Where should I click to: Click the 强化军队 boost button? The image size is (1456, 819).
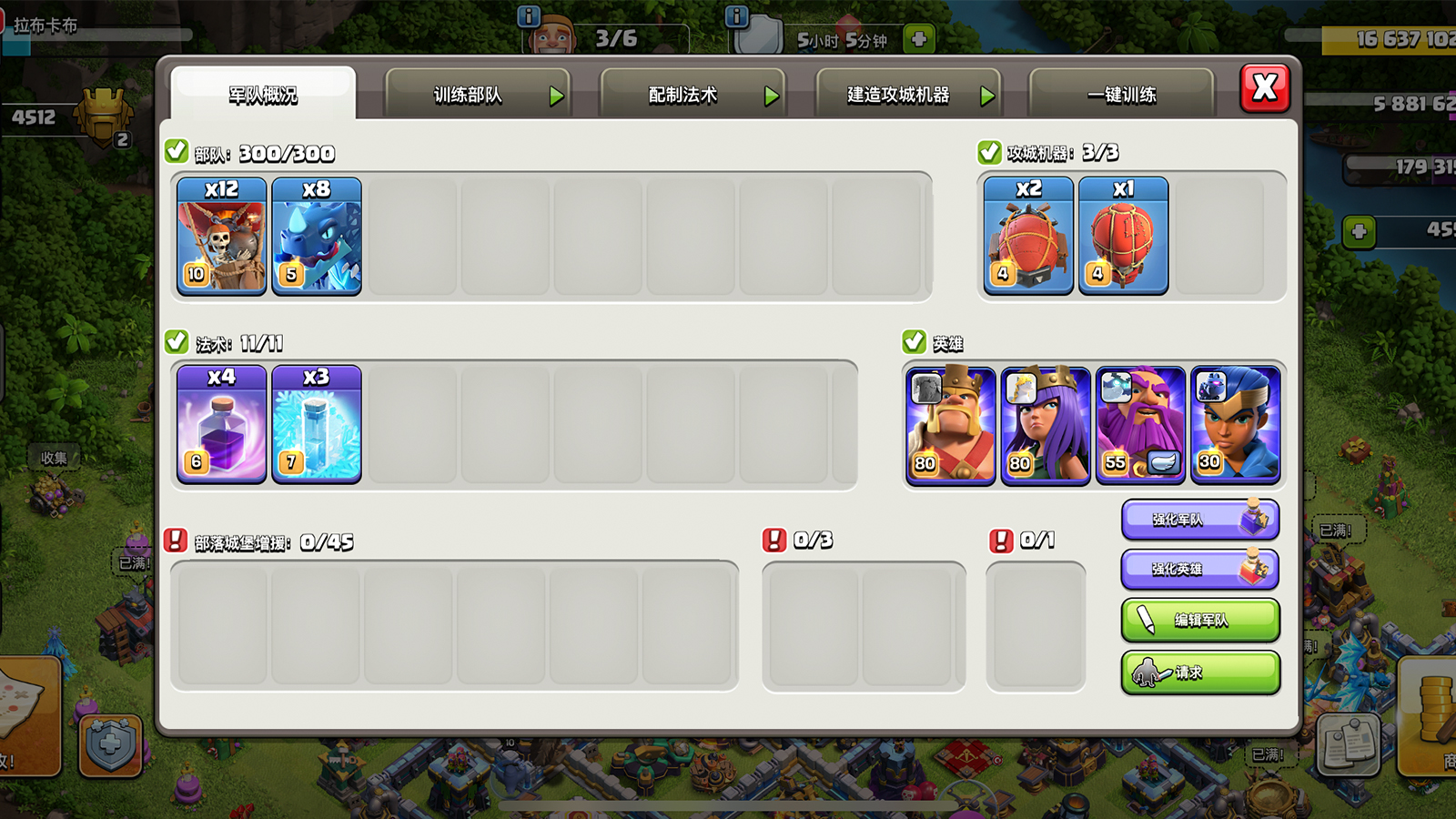(x=1200, y=520)
